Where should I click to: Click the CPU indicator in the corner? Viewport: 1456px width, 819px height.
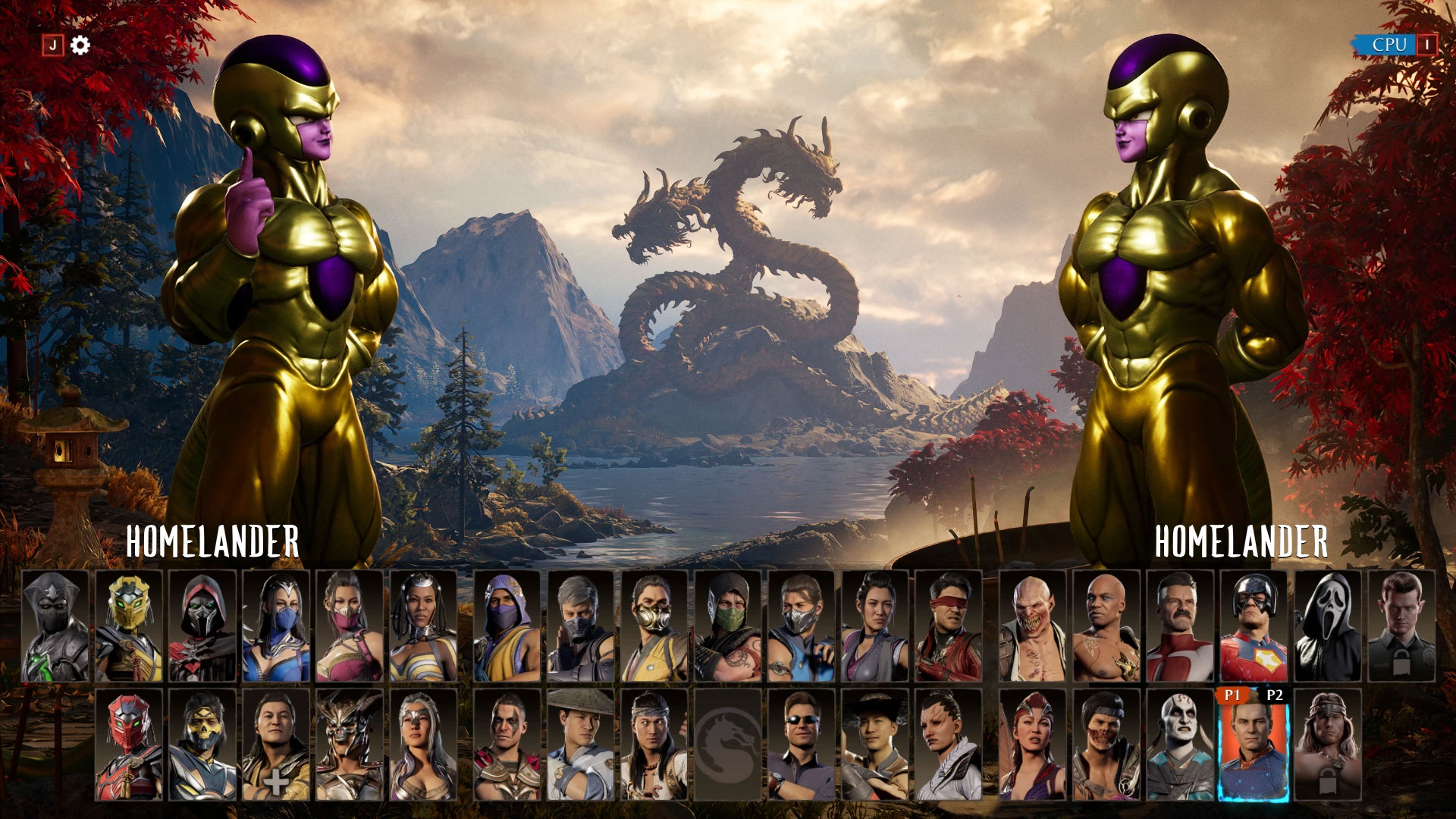click(x=1388, y=45)
